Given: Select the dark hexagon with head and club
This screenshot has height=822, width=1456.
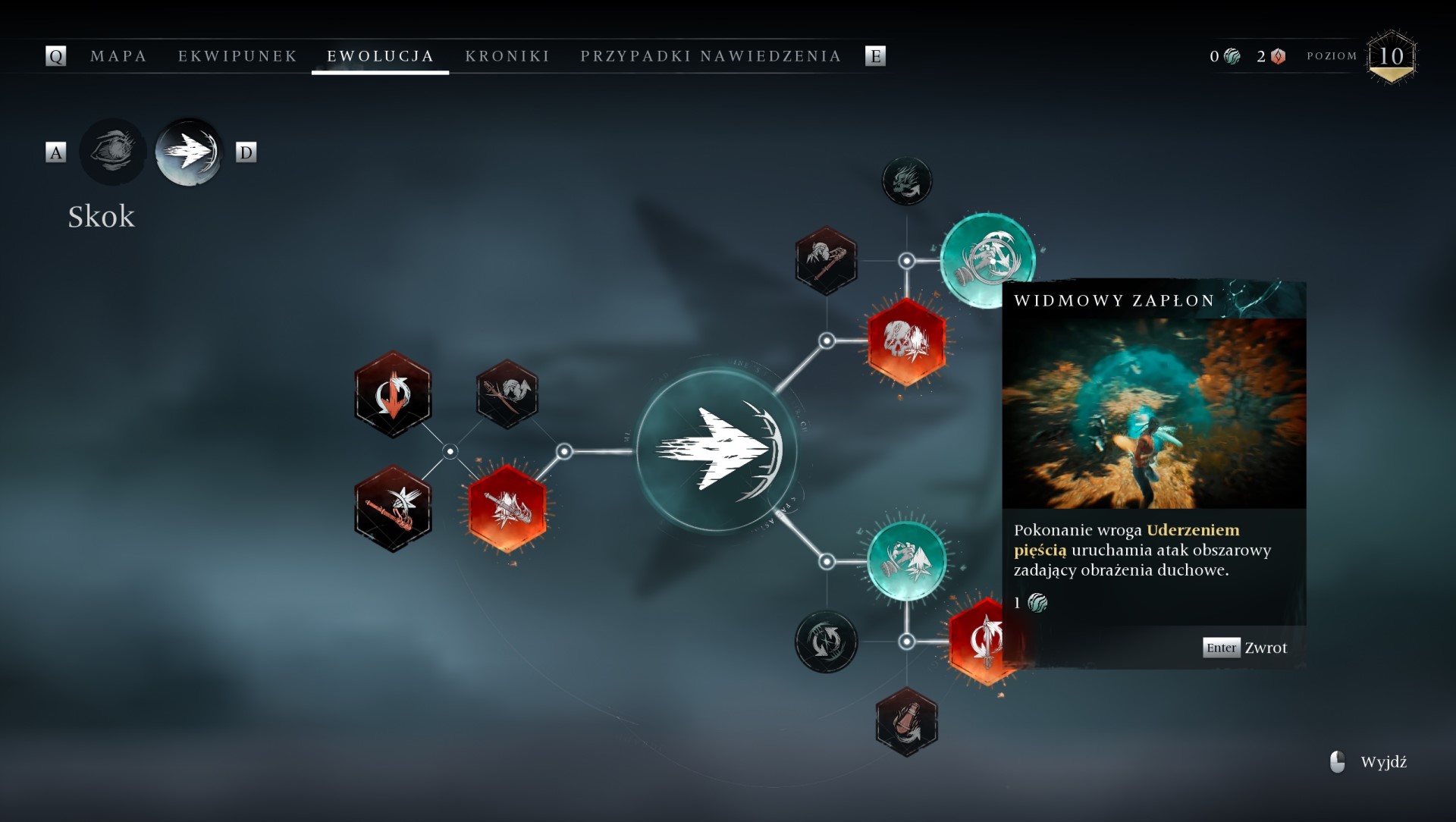Looking at the screenshot, I should coord(826,260).
